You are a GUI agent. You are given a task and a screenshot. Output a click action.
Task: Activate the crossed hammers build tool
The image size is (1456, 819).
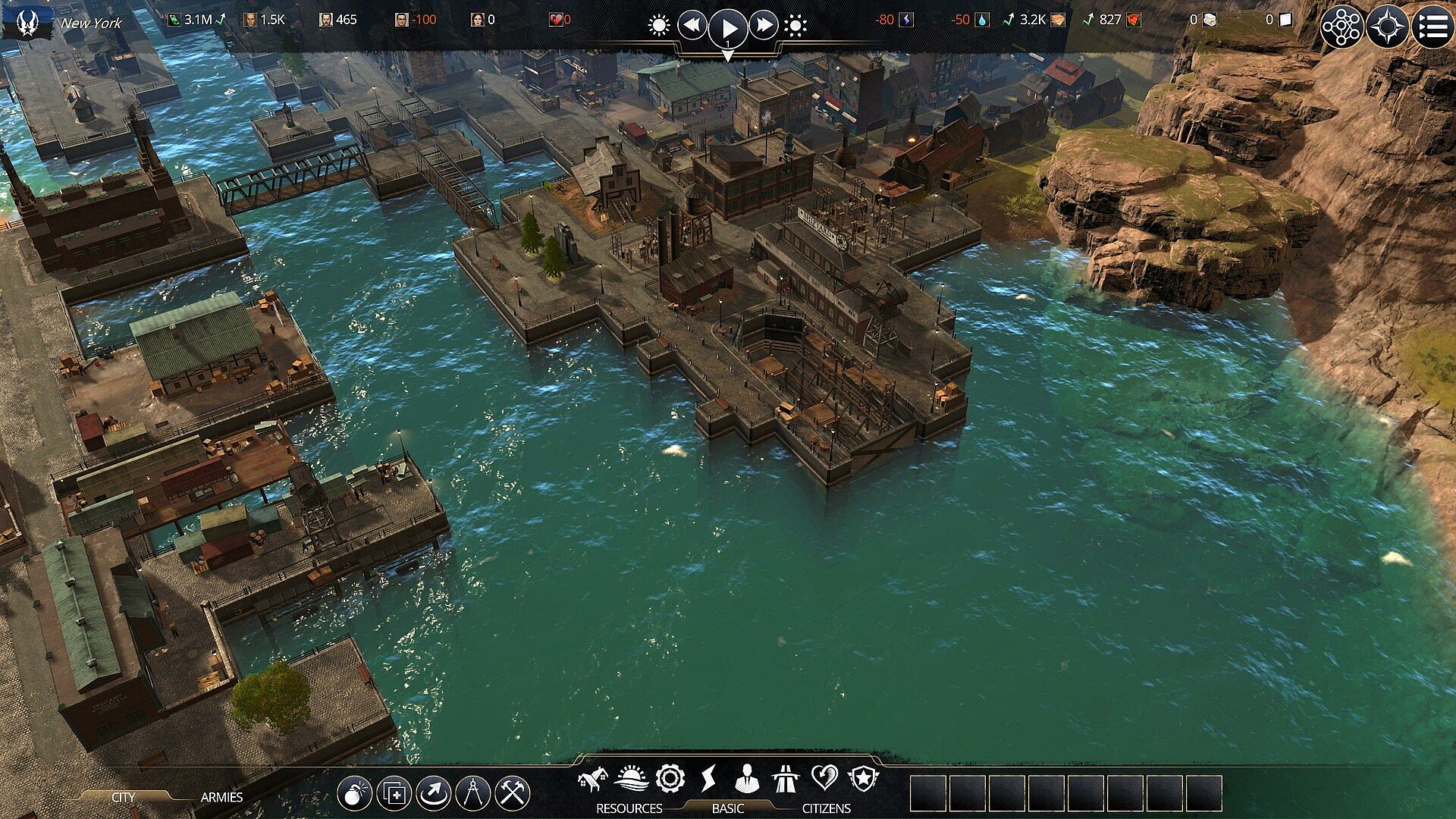click(513, 794)
